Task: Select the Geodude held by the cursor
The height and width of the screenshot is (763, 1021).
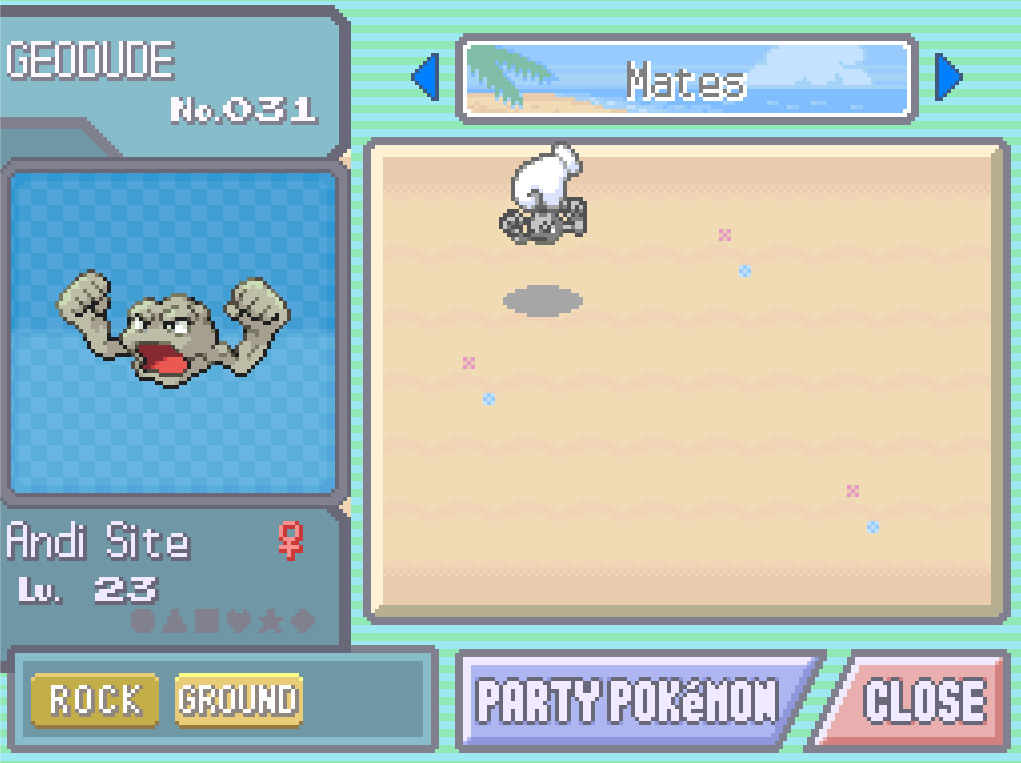Action: (543, 220)
